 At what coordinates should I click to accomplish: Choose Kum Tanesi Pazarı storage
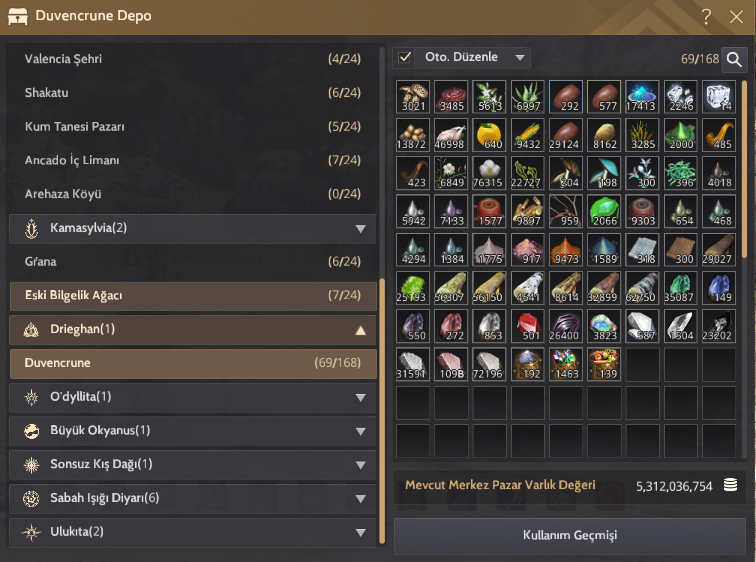point(192,127)
